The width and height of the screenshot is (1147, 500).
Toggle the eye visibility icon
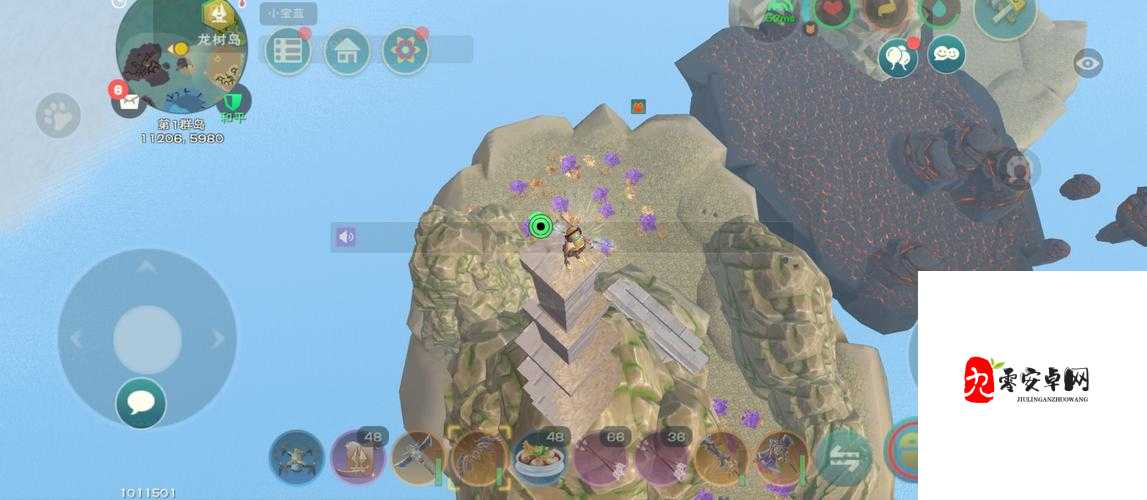coord(1087,64)
